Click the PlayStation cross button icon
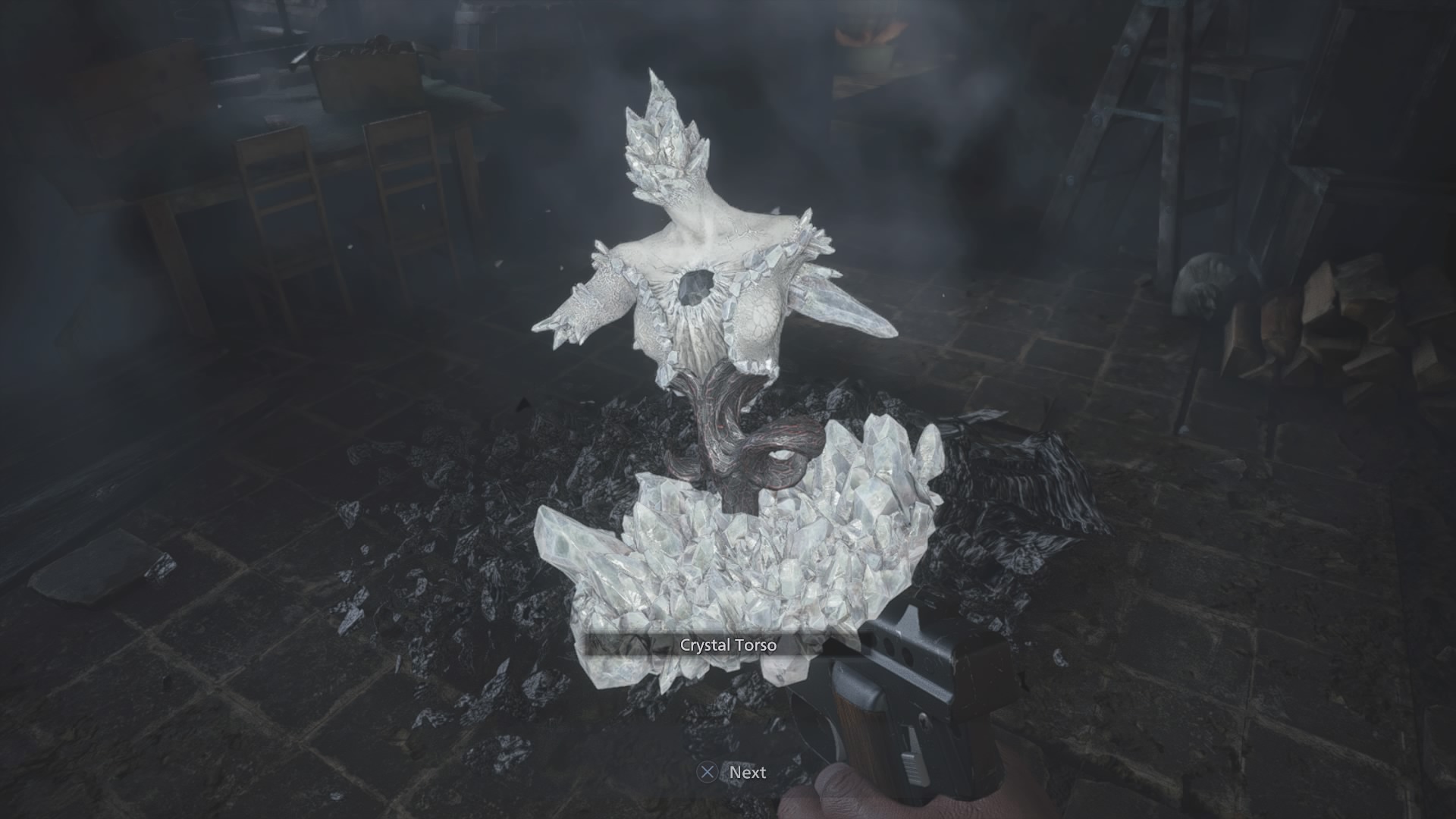1456x819 pixels. (x=708, y=773)
